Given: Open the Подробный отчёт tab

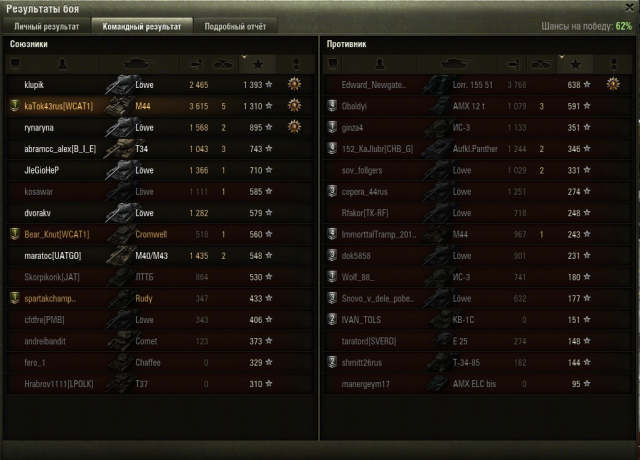Looking at the screenshot, I should [234, 26].
